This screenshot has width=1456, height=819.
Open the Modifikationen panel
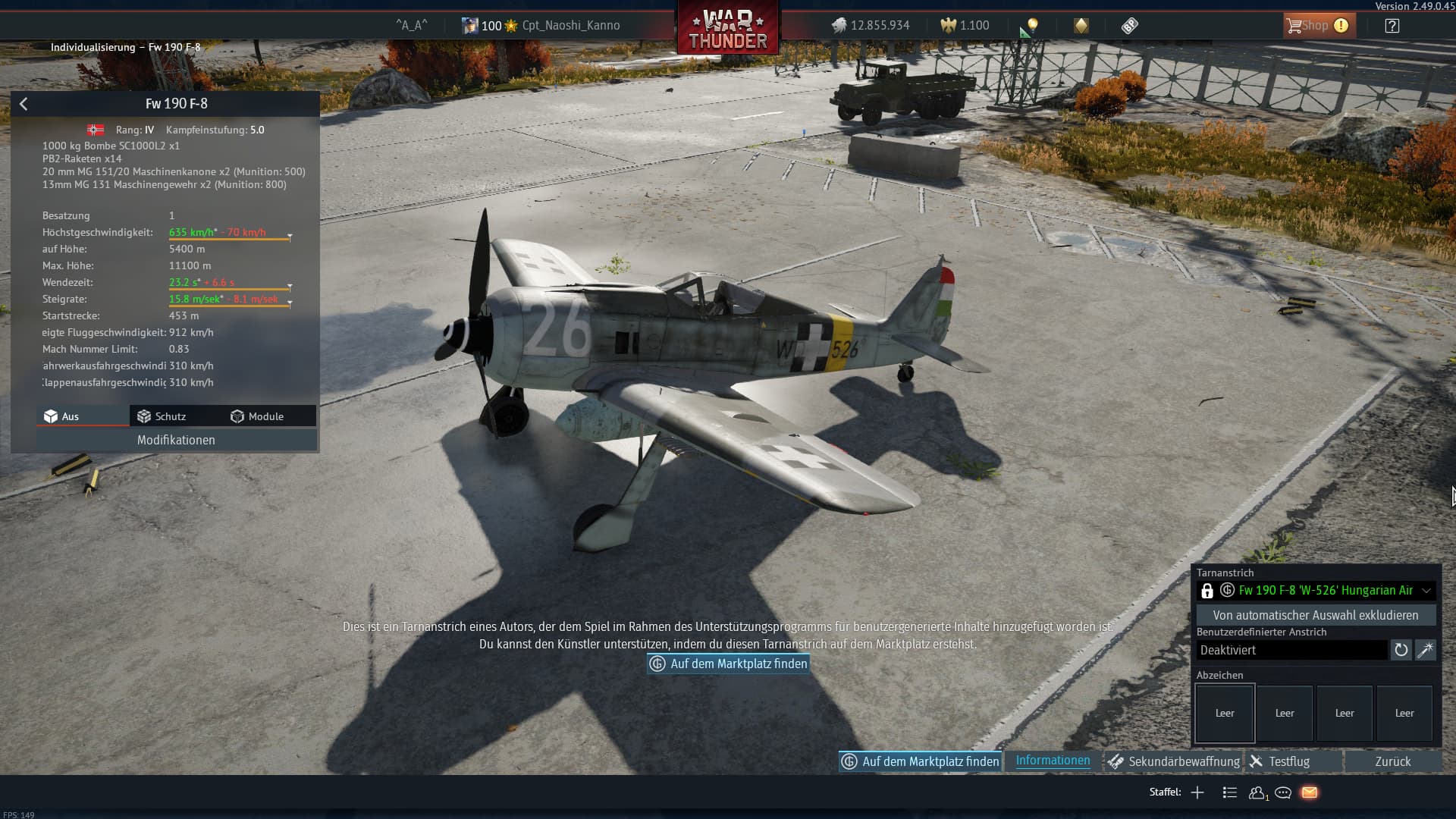tap(176, 440)
